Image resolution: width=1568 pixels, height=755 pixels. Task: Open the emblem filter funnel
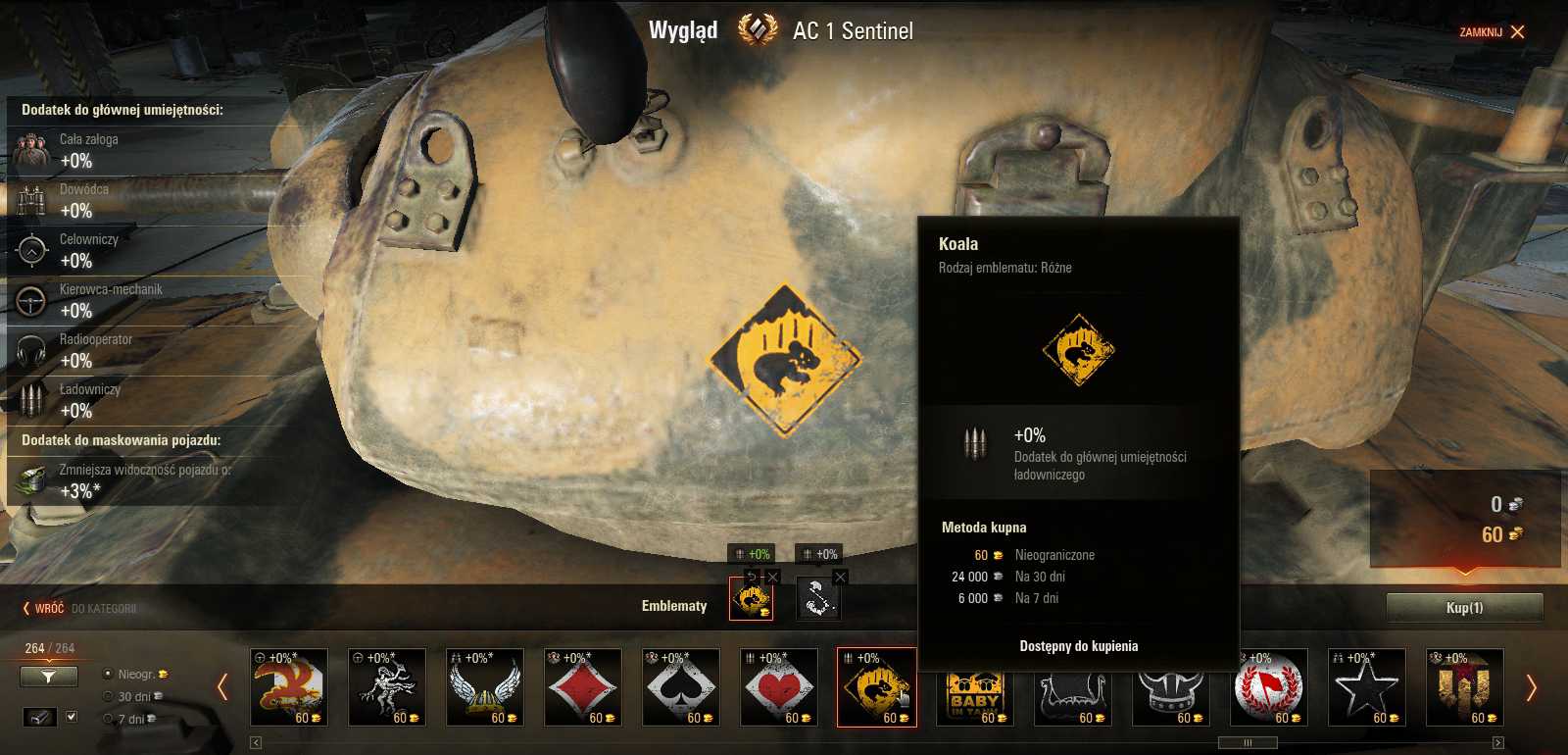click(48, 677)
